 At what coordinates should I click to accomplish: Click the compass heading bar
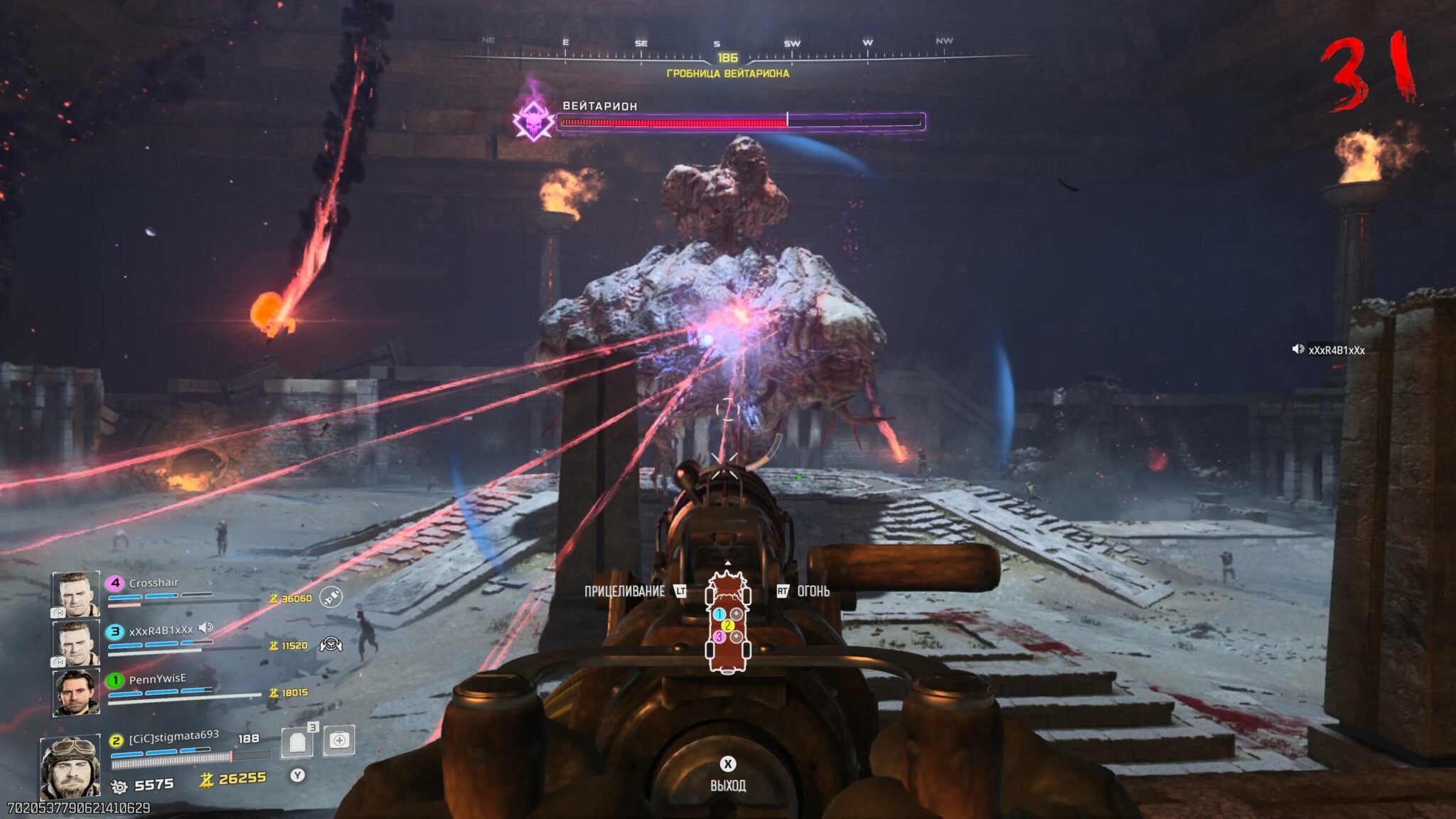pos(727,53)
